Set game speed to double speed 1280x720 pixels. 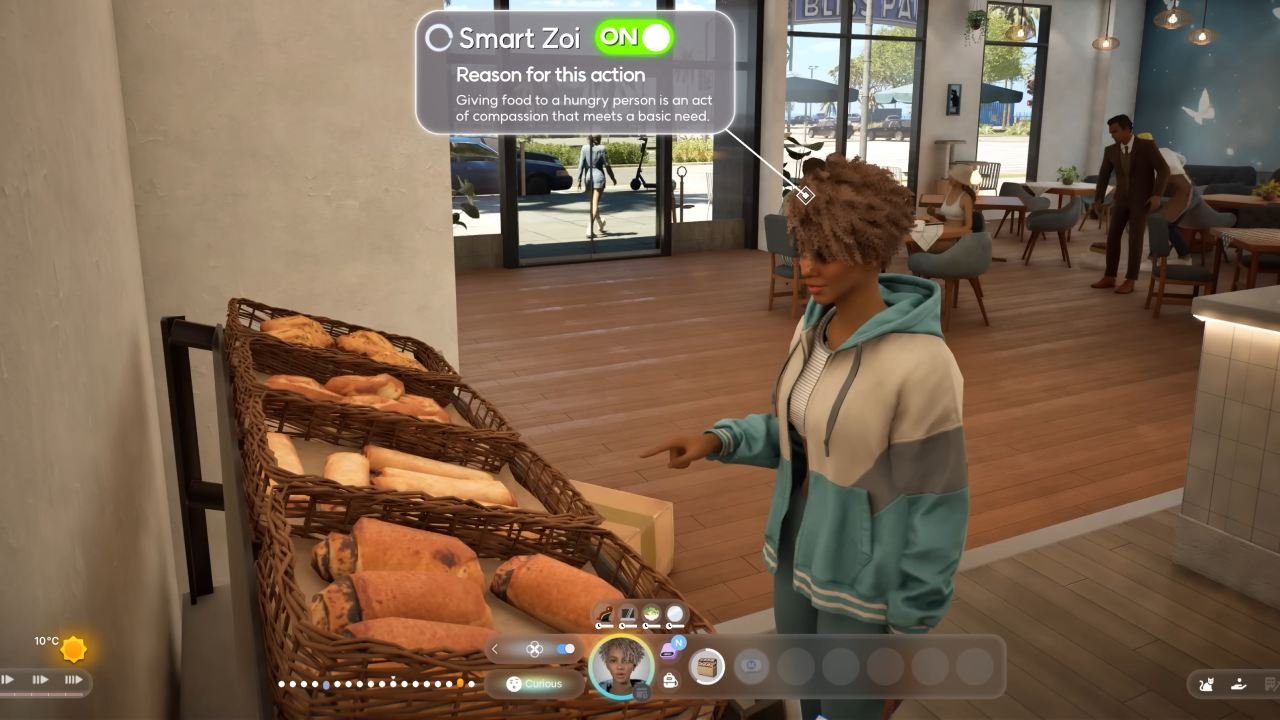(x=40, y=680)
